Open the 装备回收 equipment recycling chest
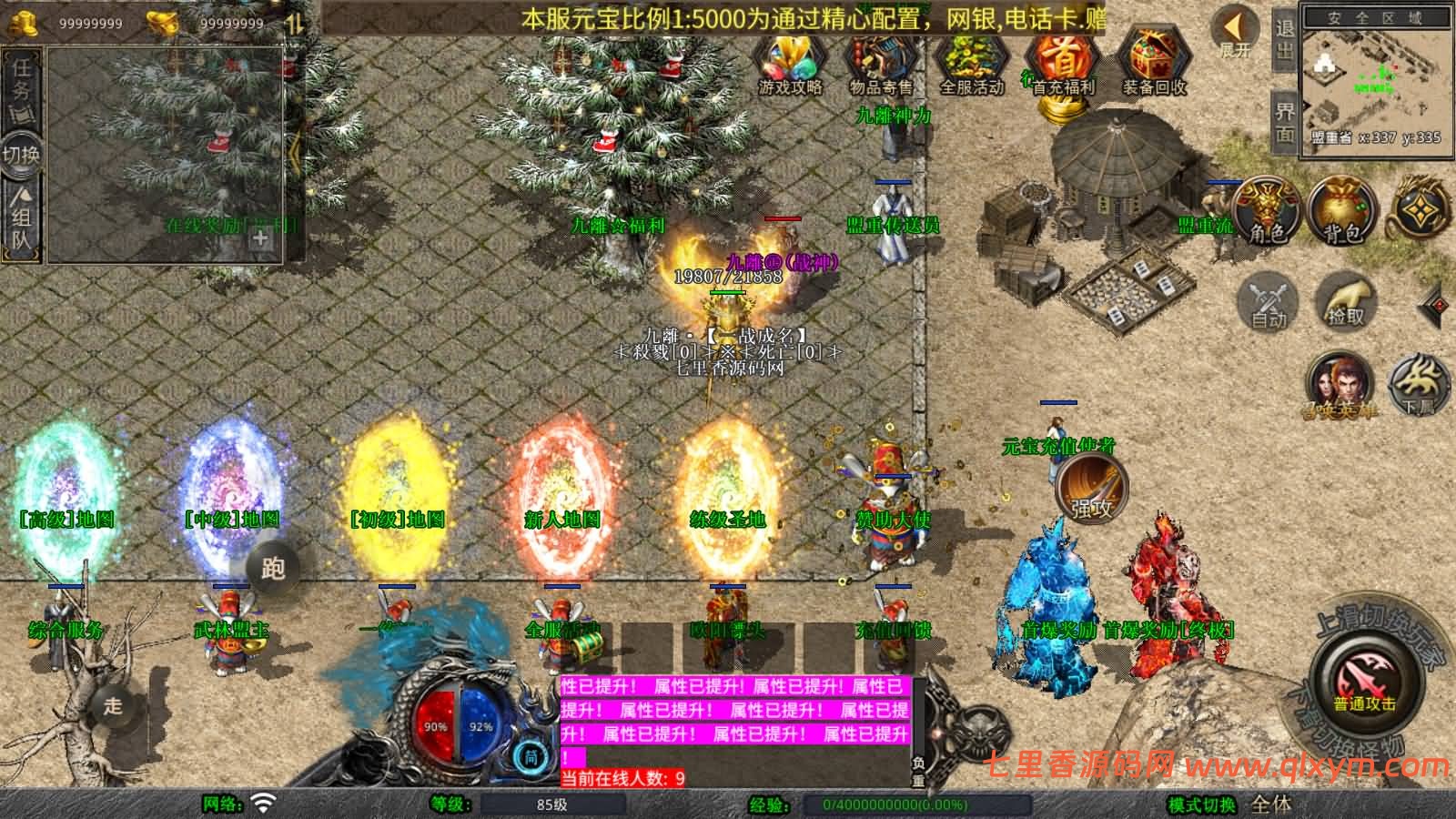This screenshot has height=819, width=1456. pyautogui.click(x=1153, y=66)
